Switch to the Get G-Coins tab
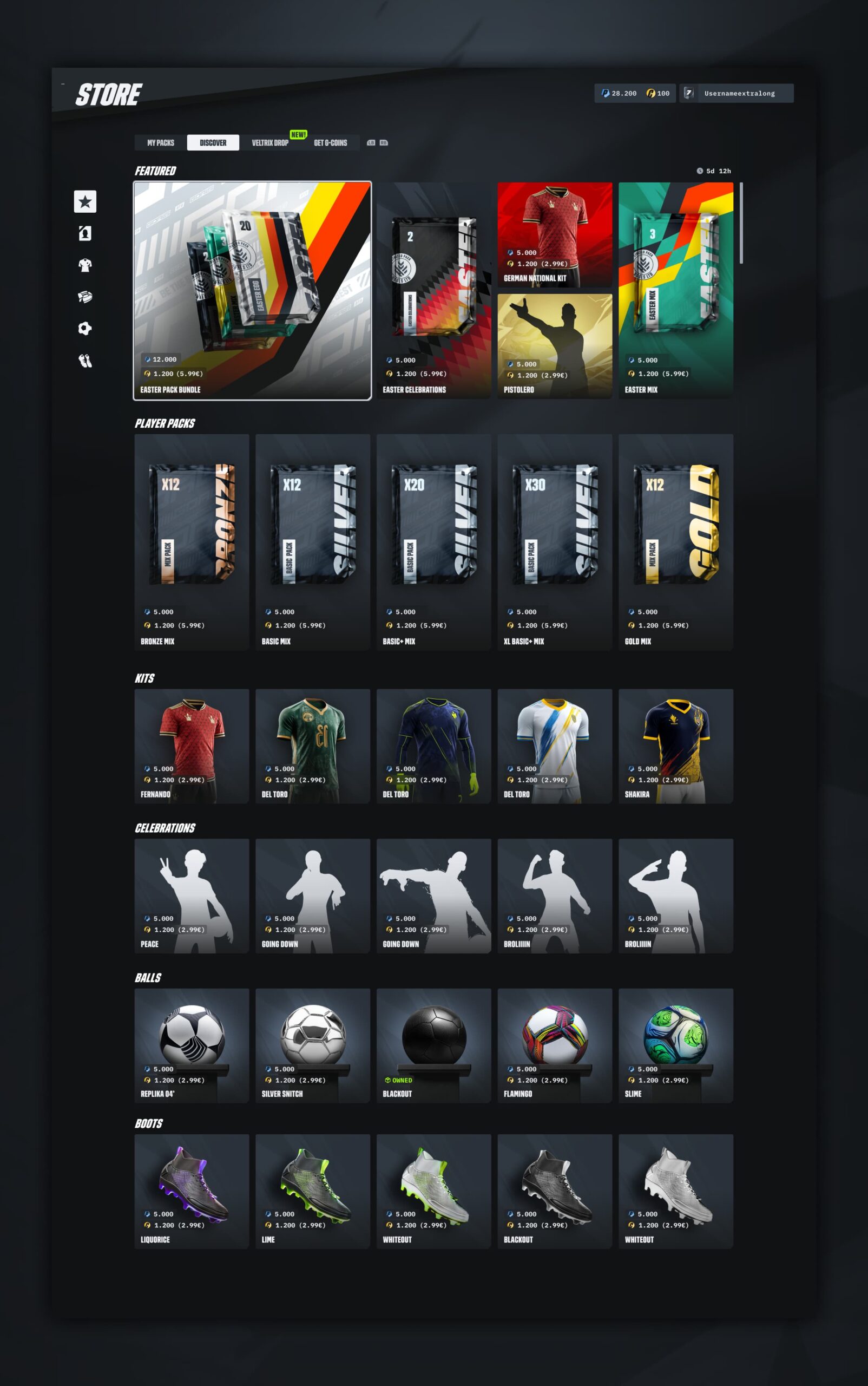 point(330,142)
